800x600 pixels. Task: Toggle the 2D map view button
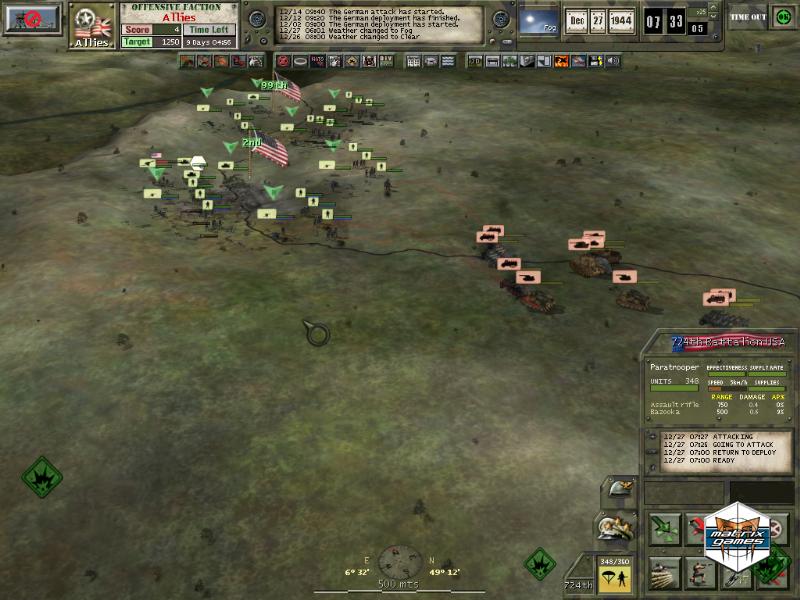(475, 62)
